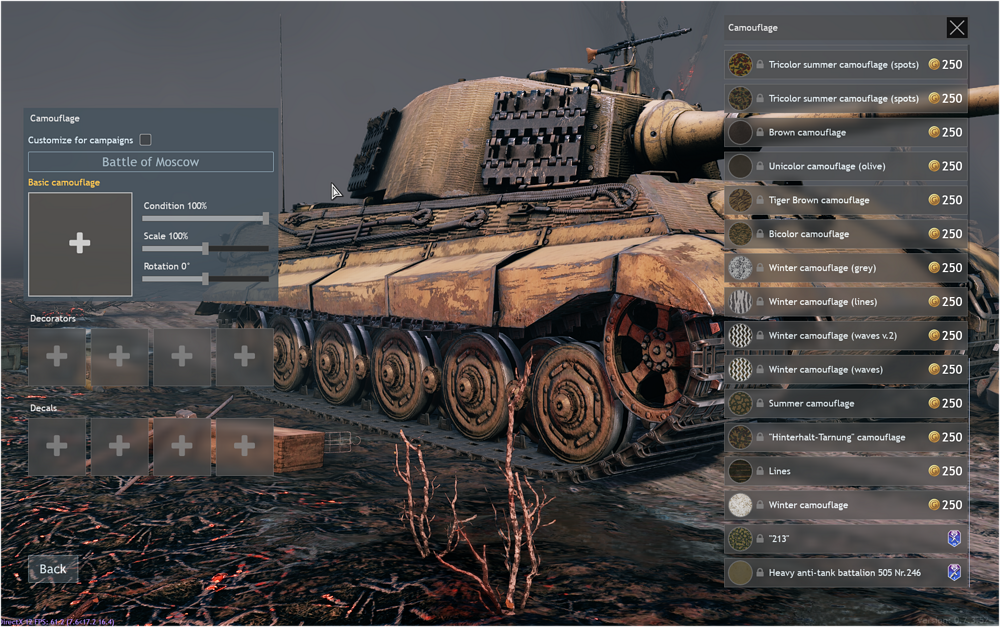Viewport: 1000px width, 627px height.
Task: Adjust the Rotation slider
Action: click(205, 279)
